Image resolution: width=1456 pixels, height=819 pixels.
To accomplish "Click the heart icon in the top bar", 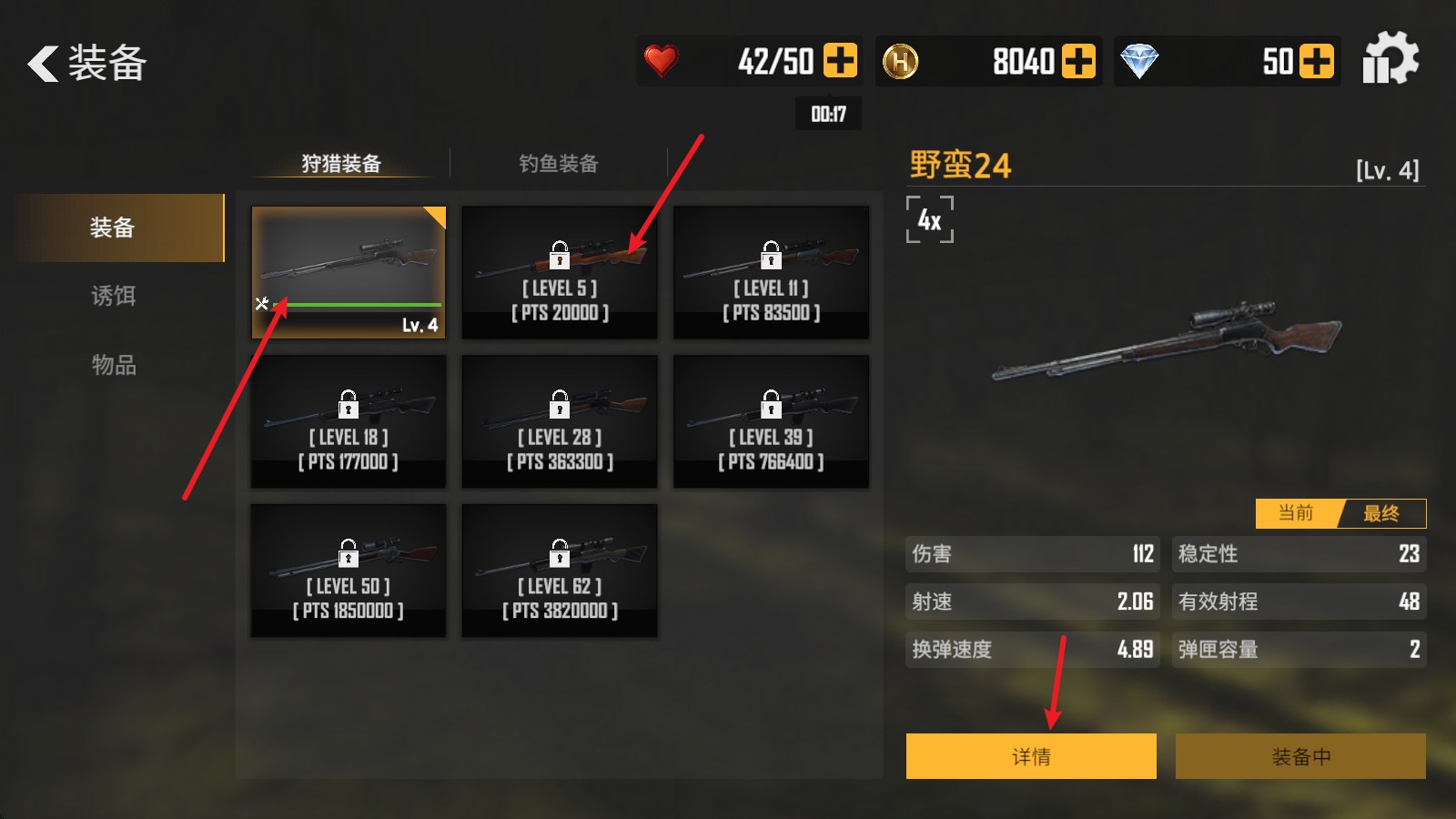I will coord(662,60).
